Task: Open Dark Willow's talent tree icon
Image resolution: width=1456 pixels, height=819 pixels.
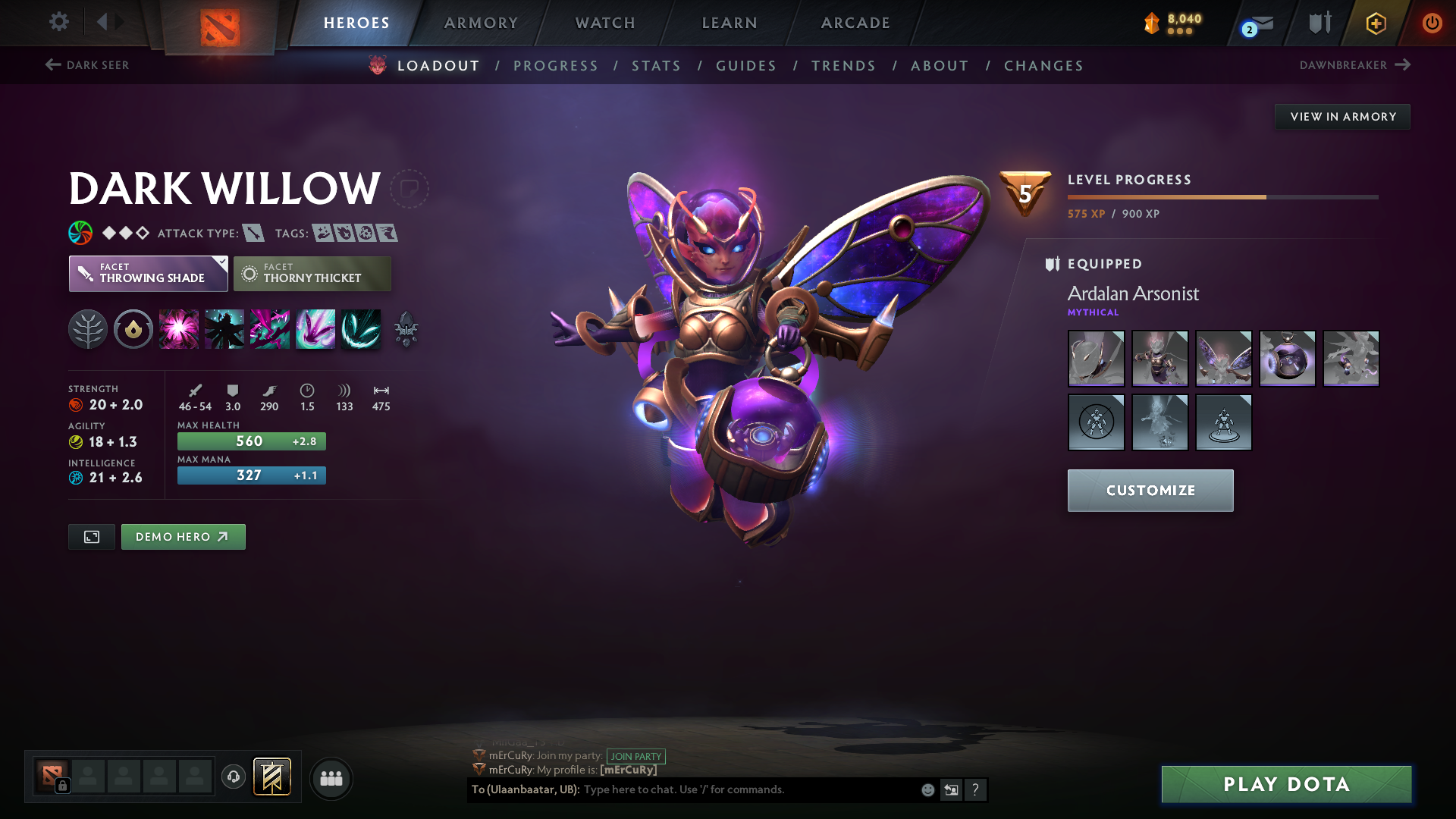Action: (88, 329)
